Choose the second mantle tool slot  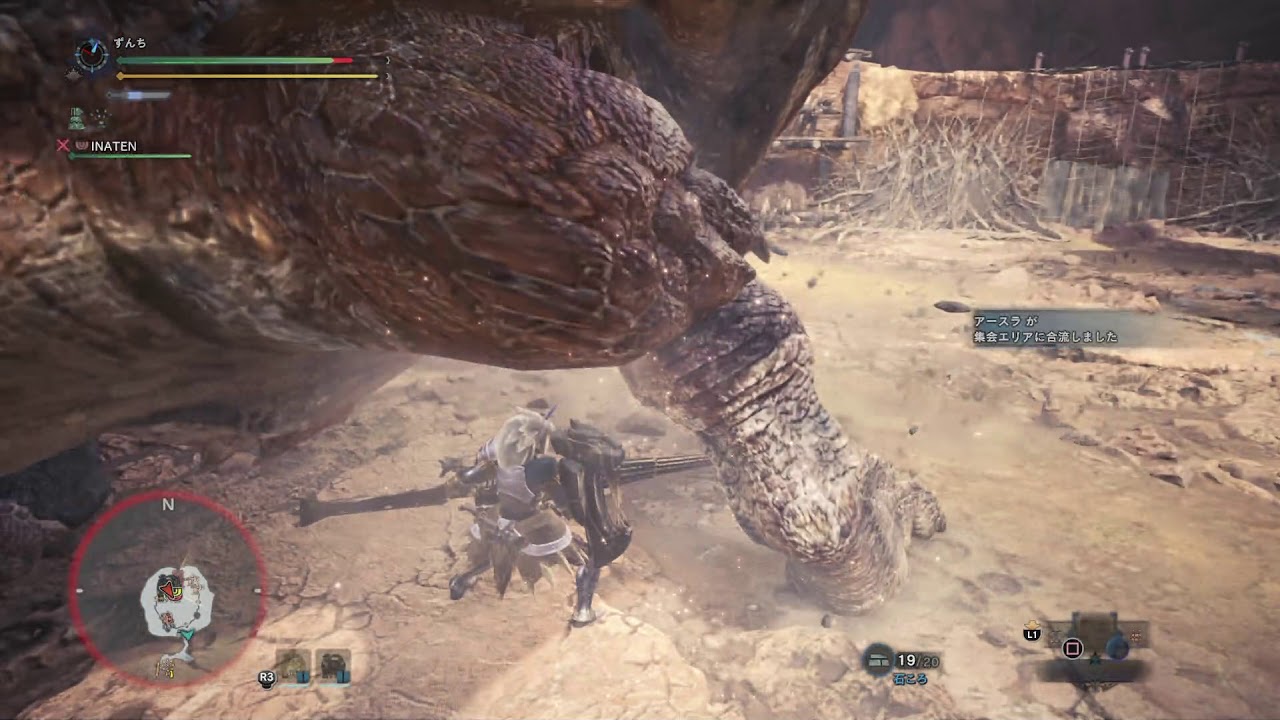coord(333,667)
